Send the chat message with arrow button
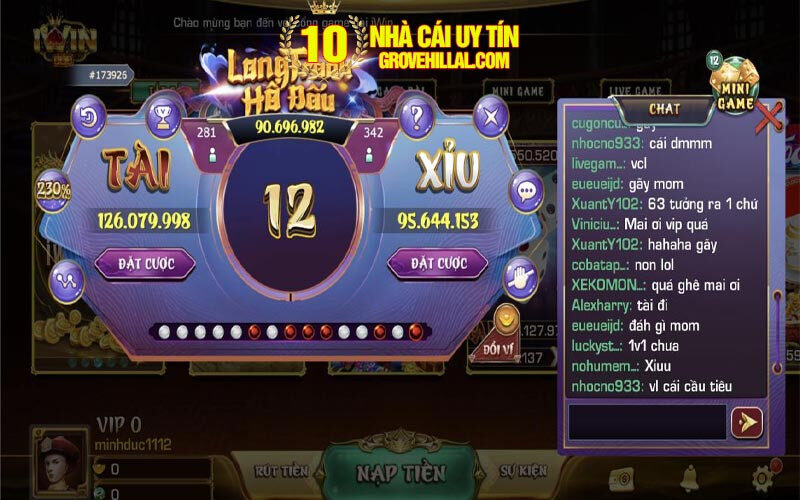 [746, 423]
